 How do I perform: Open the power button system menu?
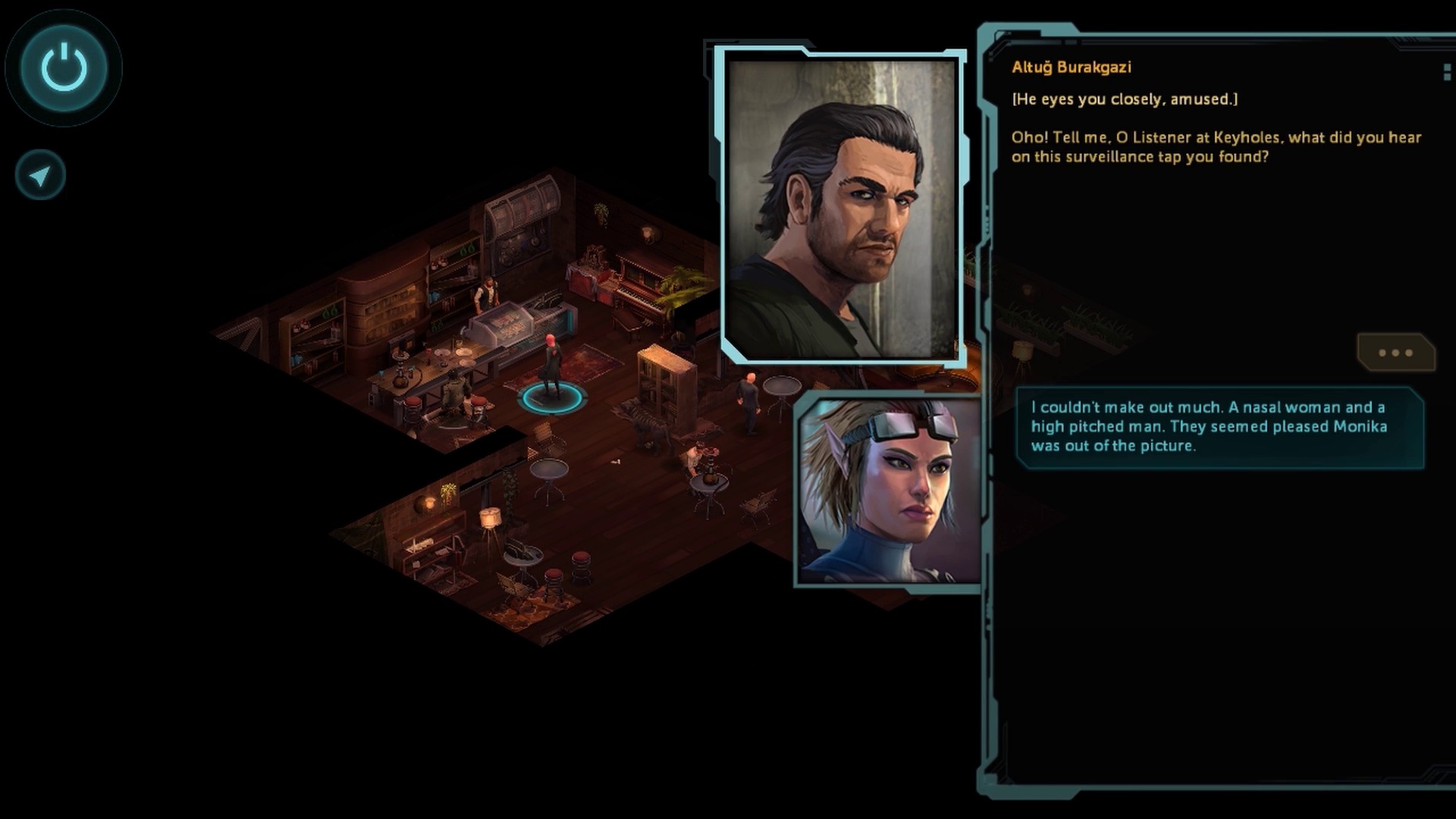(x=64, y=68)
